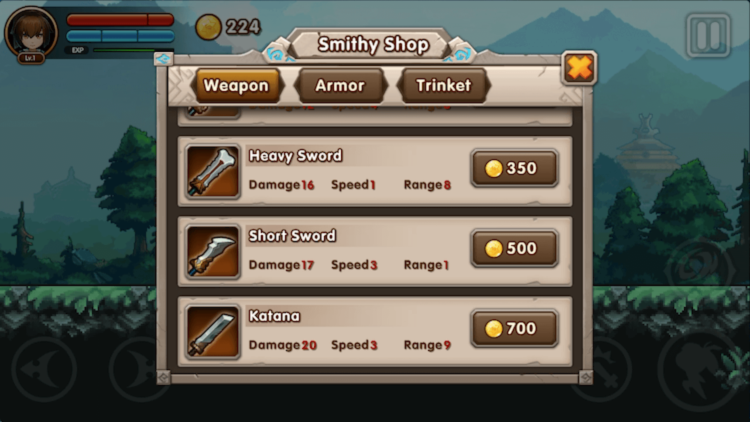Purchase the Short Sword for 500 gold
Viewport: 750px width, 422px height.
(514, 248)
